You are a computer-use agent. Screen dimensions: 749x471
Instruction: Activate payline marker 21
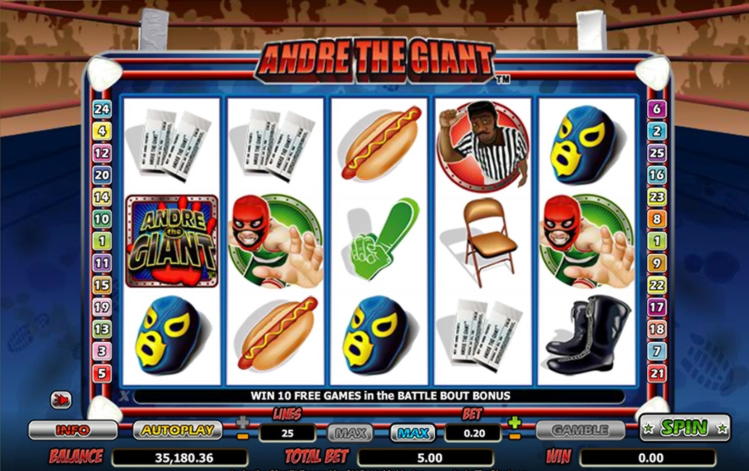[x=656, y=373]
